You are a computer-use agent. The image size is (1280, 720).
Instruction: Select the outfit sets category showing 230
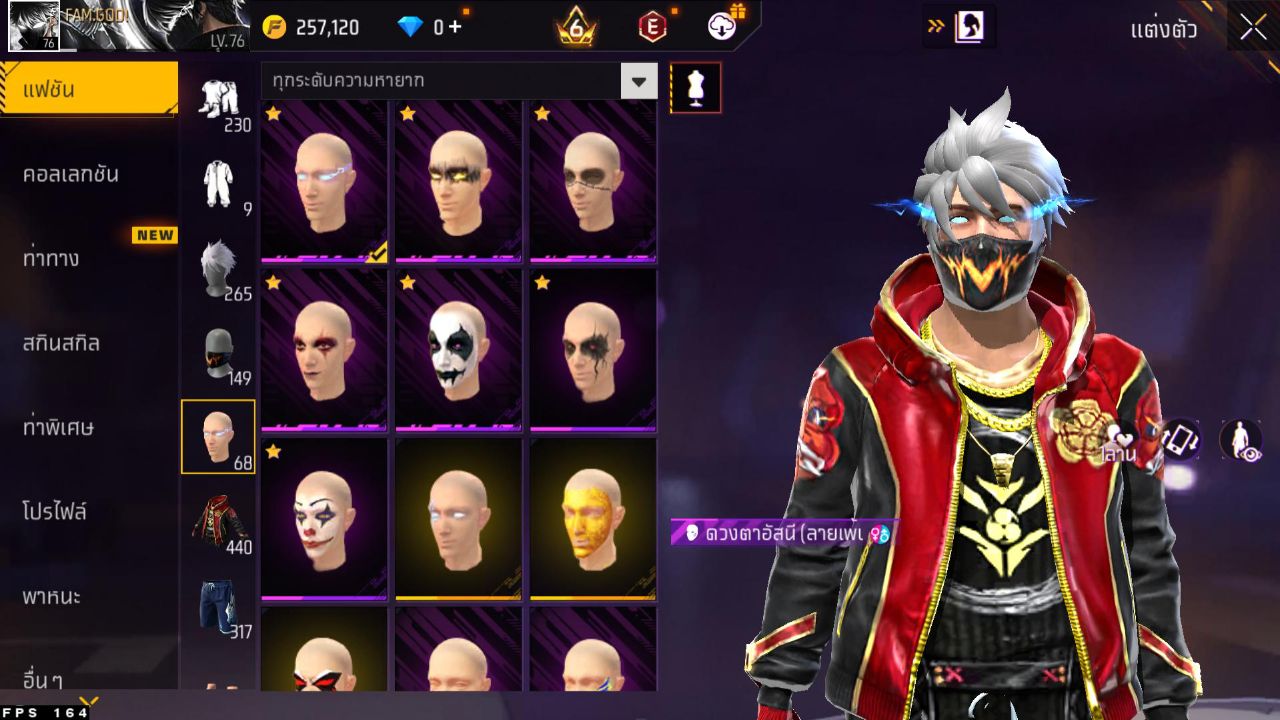pyautogui.click(x=219, y=102)
